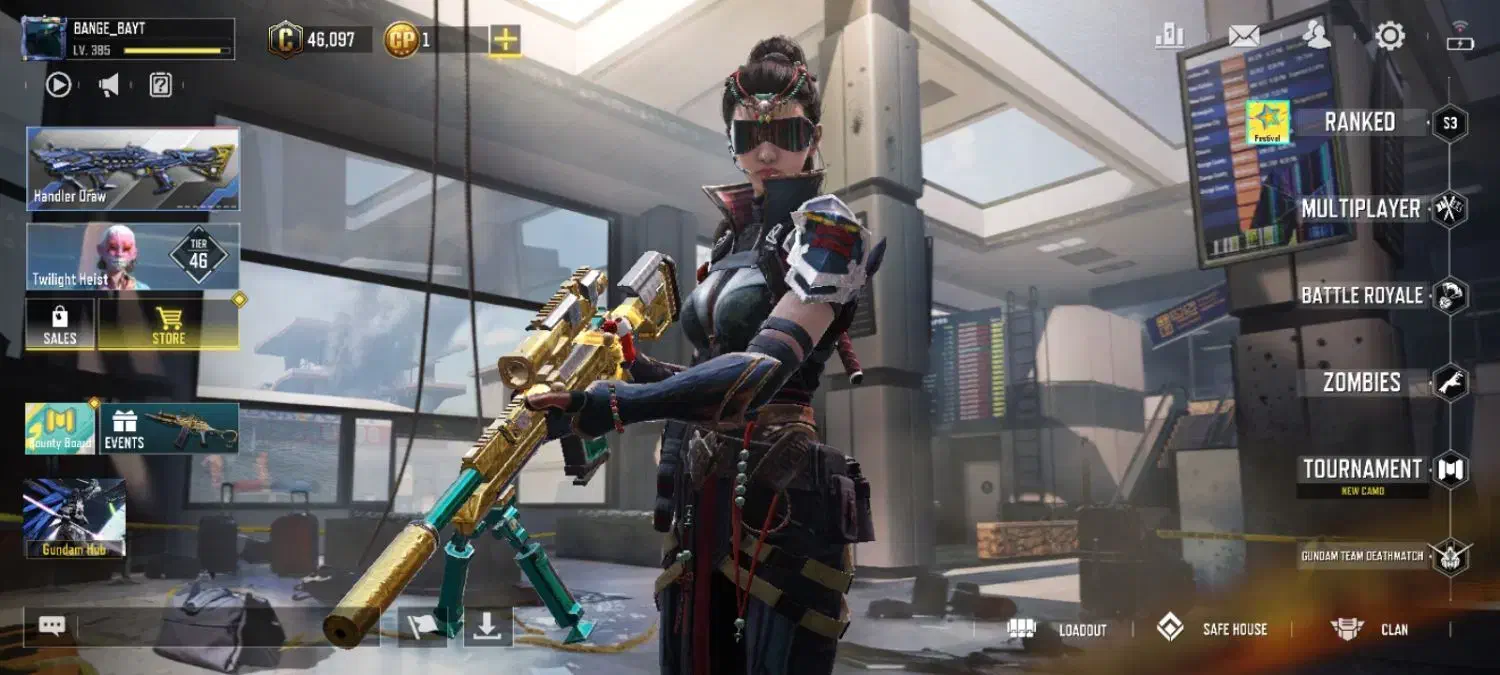Open the mail inbox

[x=1244, y=36]
